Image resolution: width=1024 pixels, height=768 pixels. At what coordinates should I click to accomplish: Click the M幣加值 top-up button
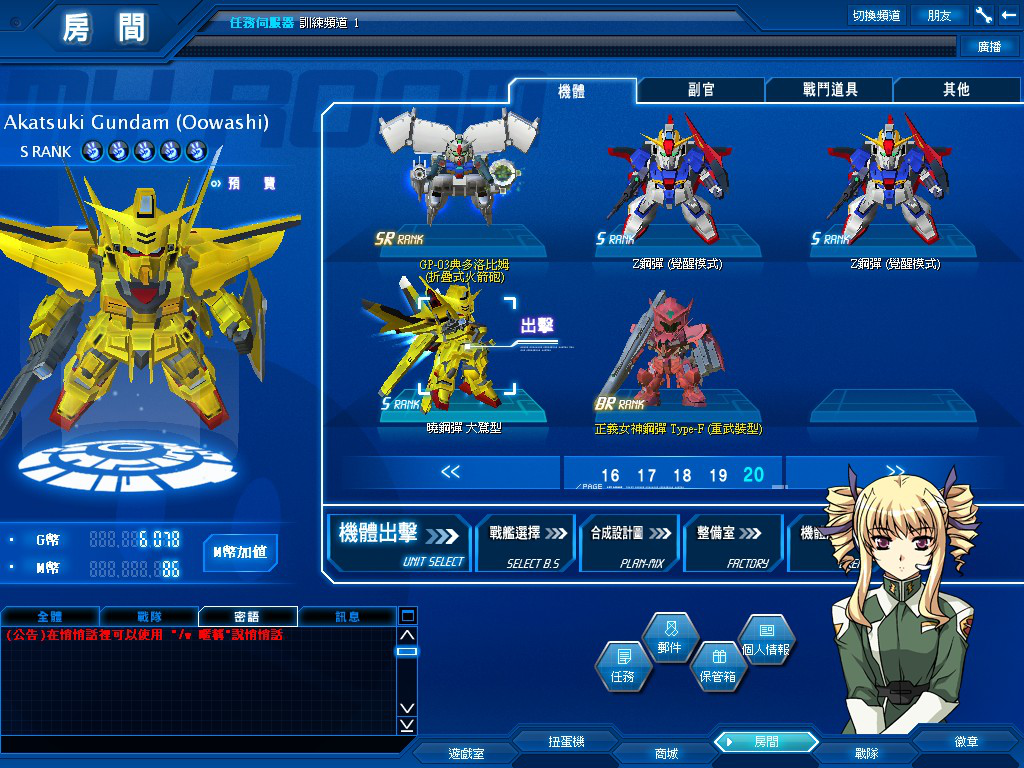(240, 551)
